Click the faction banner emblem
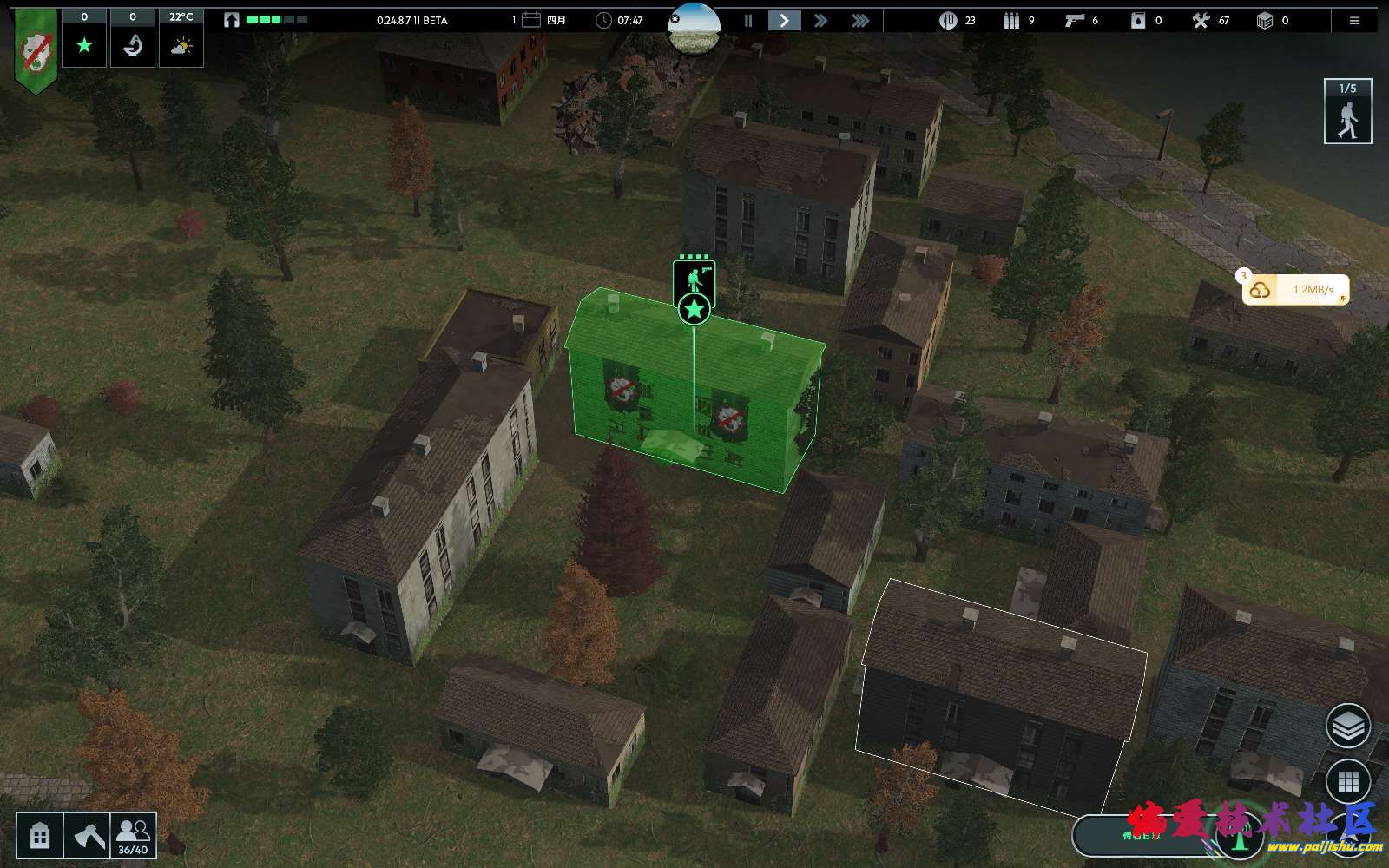Viewport: 1389px width, 868px height. (36, 51)
